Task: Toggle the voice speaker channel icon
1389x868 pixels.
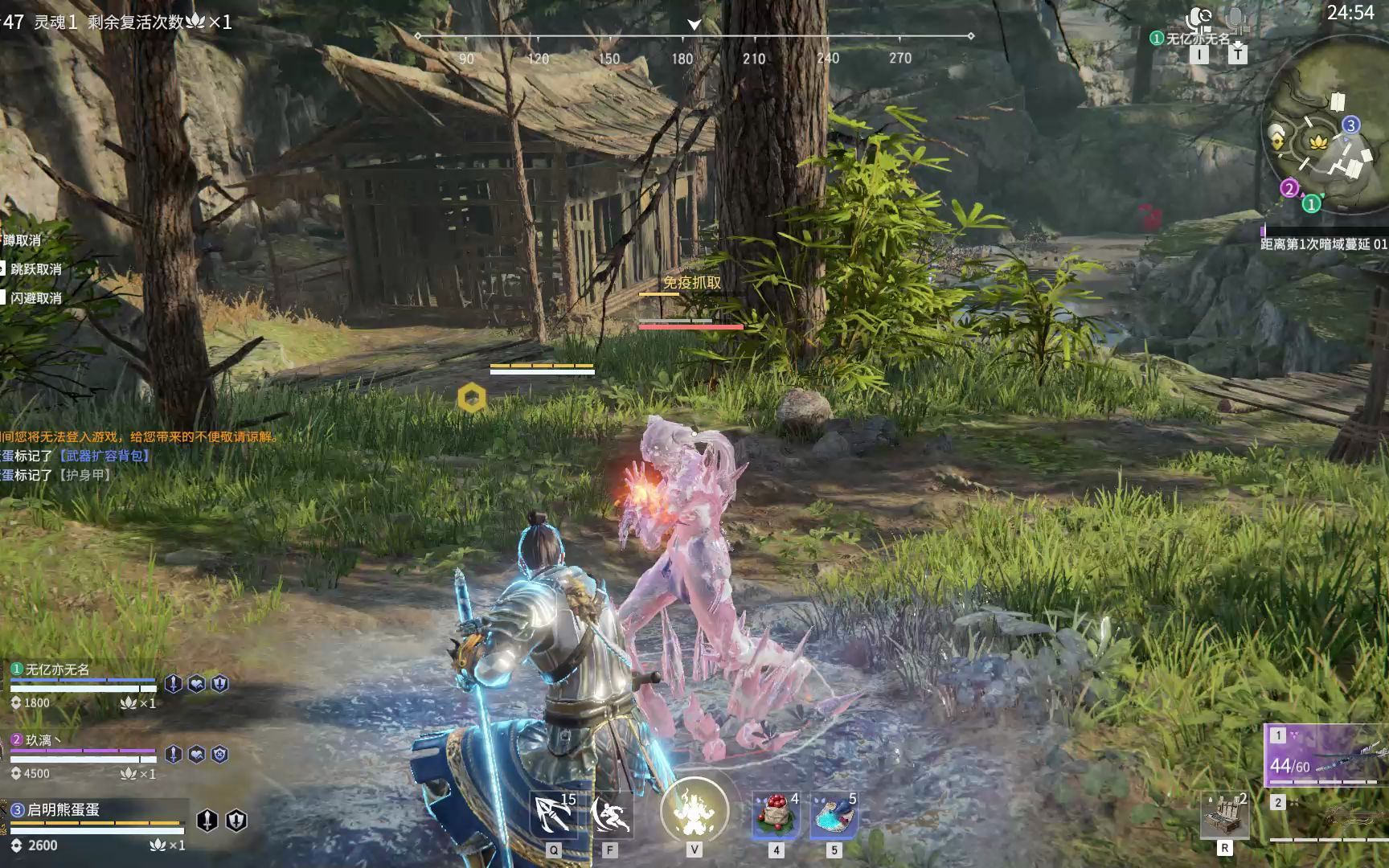Action: click(1200, 19)
